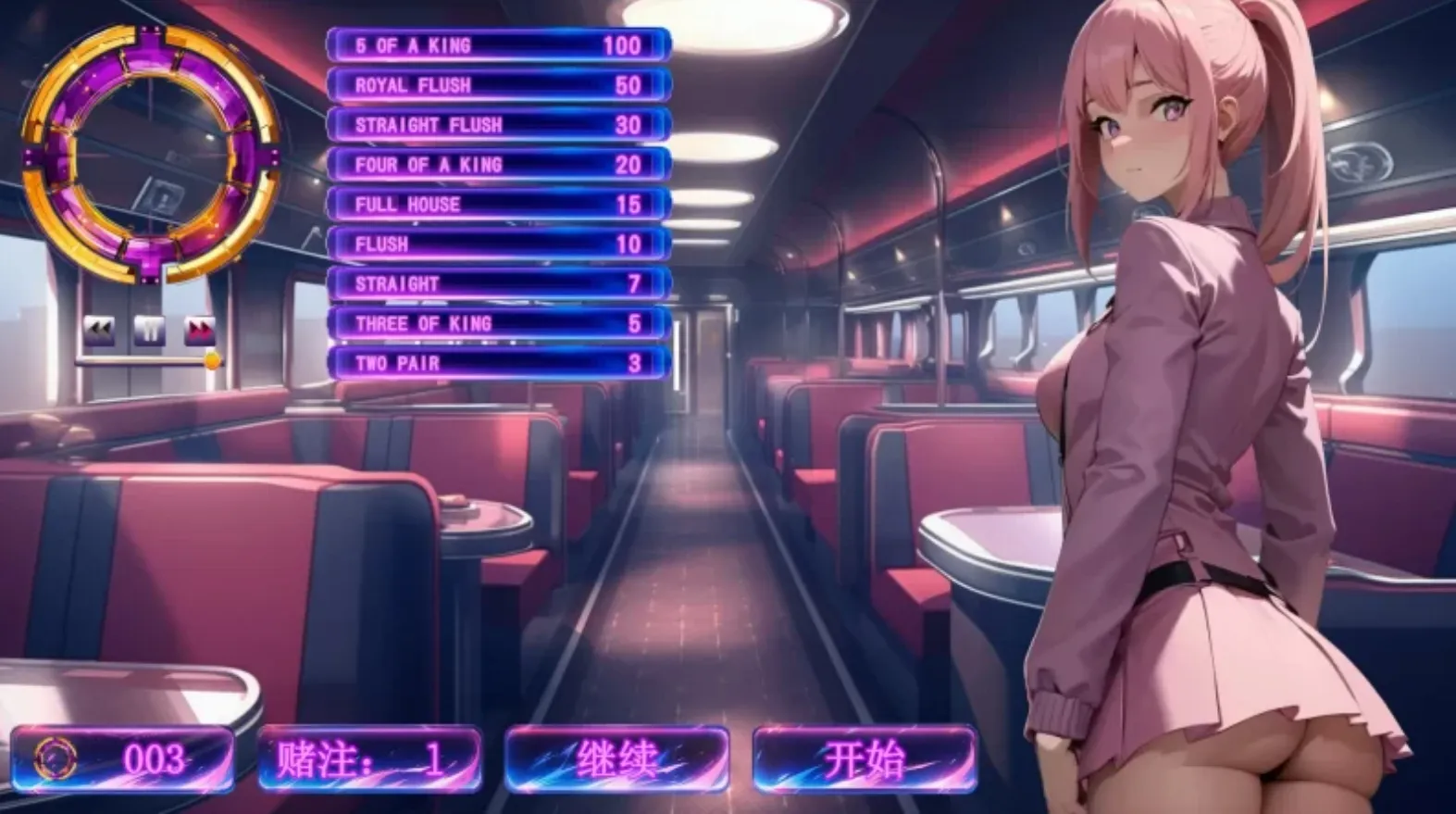Click the rewind music button

[99, 330]
